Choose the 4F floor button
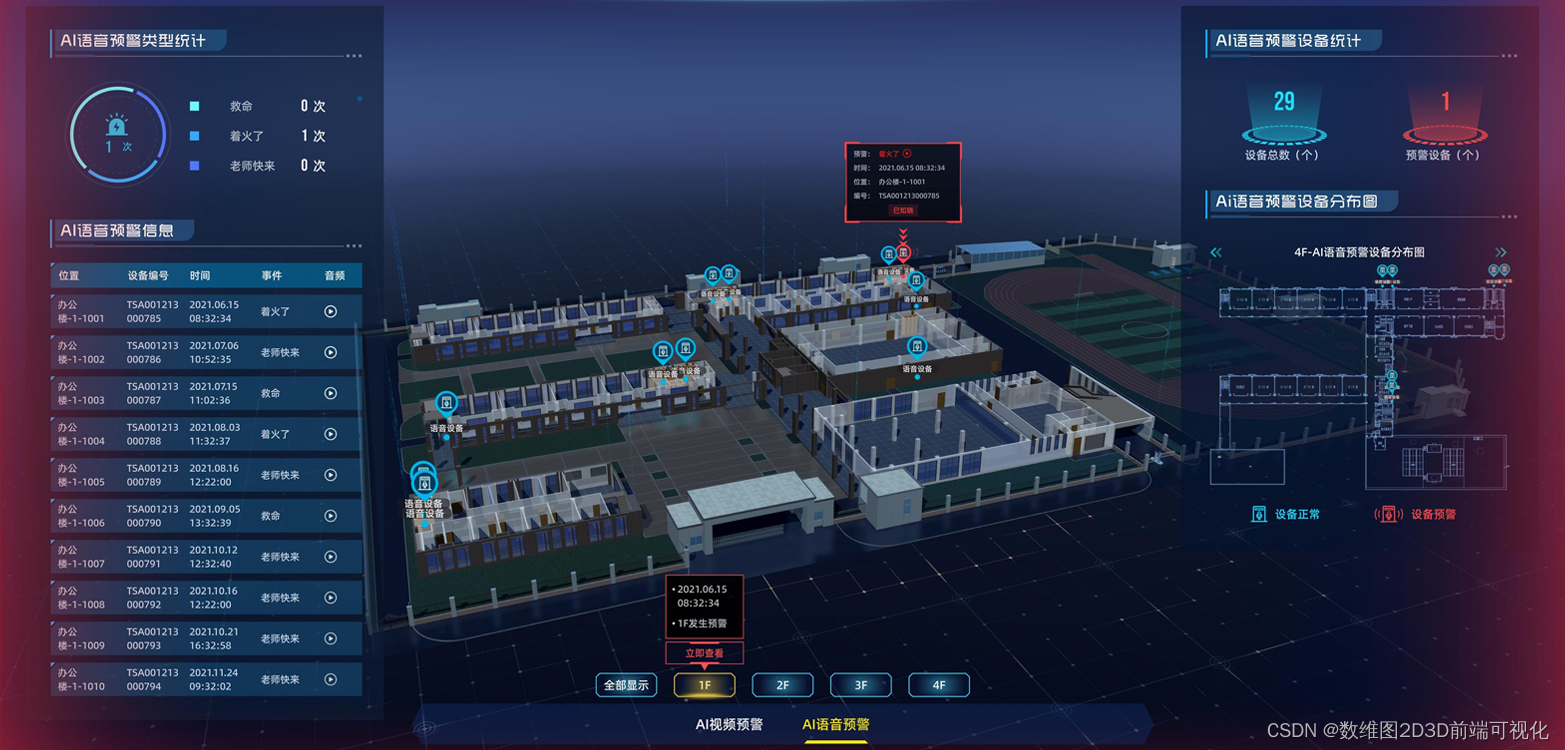Screen dimensions: 1565x750 coord(939,685)
